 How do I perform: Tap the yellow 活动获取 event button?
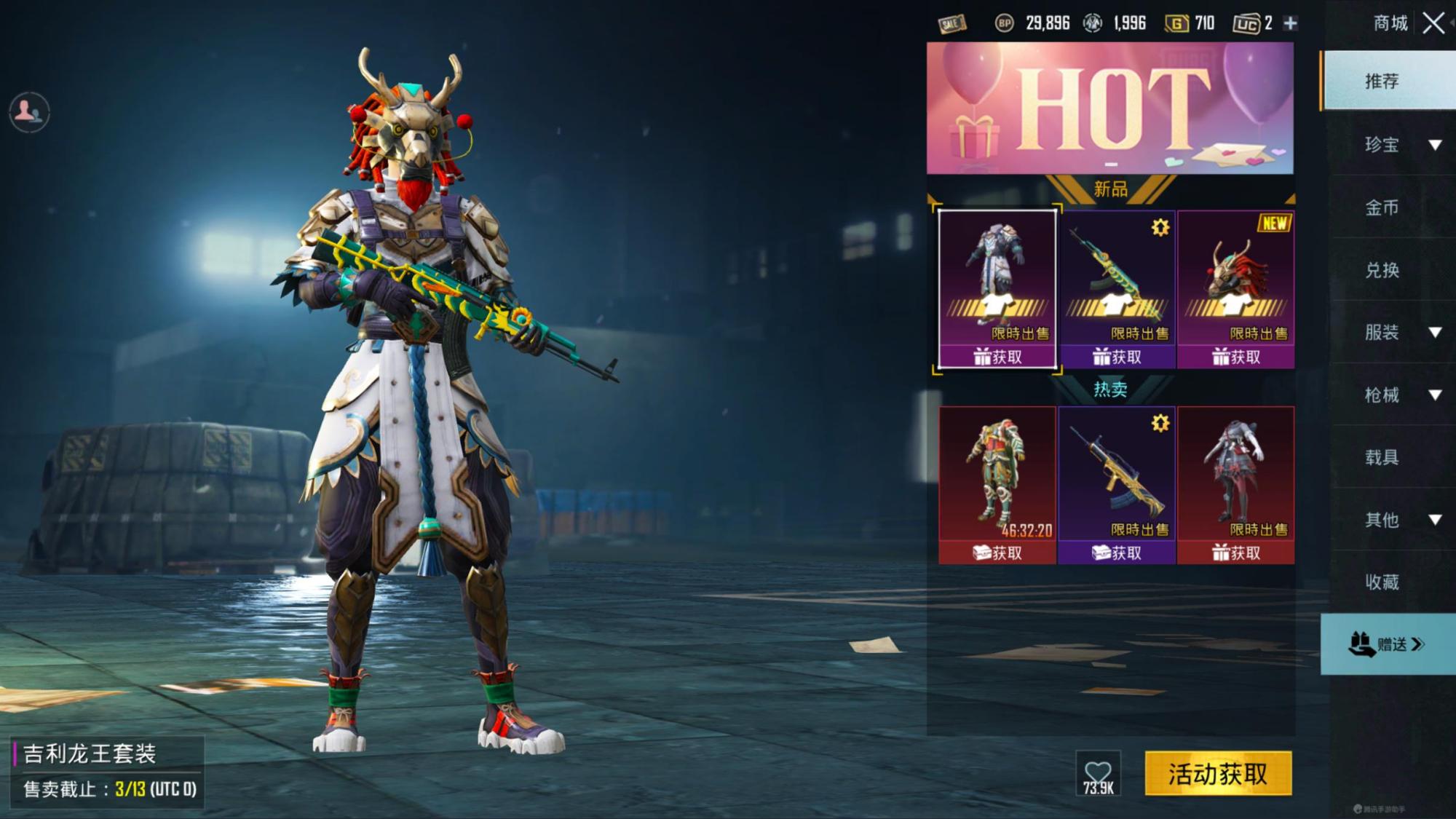(x=1218, y=773)
